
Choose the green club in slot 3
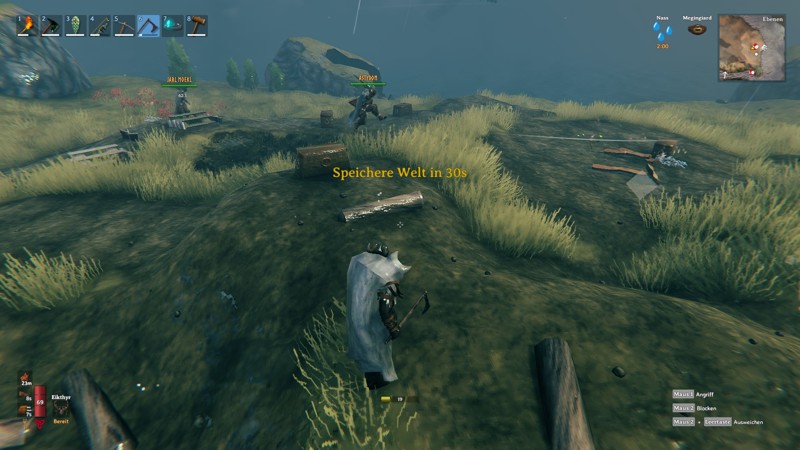(75, 26)
